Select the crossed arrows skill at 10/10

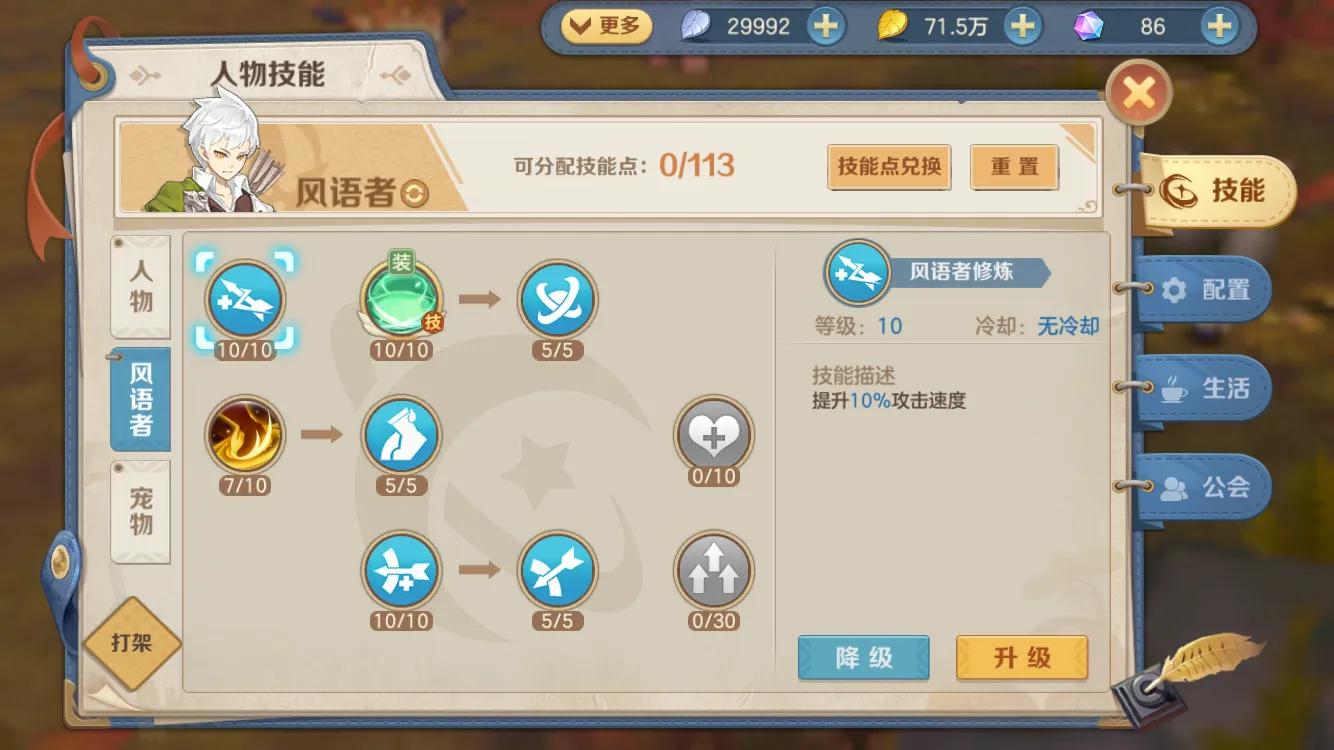coord(402,572)
